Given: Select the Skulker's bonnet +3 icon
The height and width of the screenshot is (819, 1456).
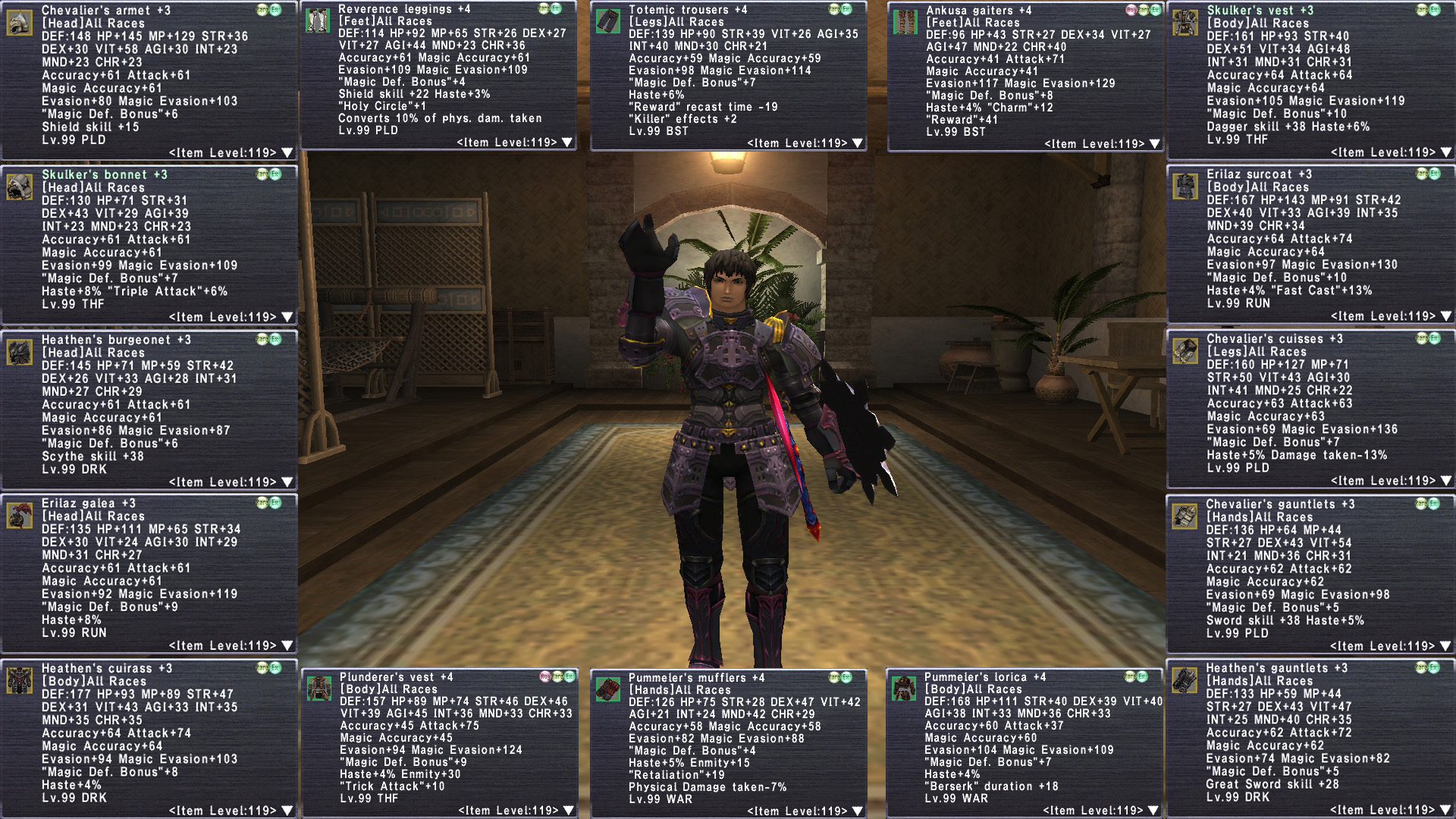Looking at the screenshot, I should point(20,187).
